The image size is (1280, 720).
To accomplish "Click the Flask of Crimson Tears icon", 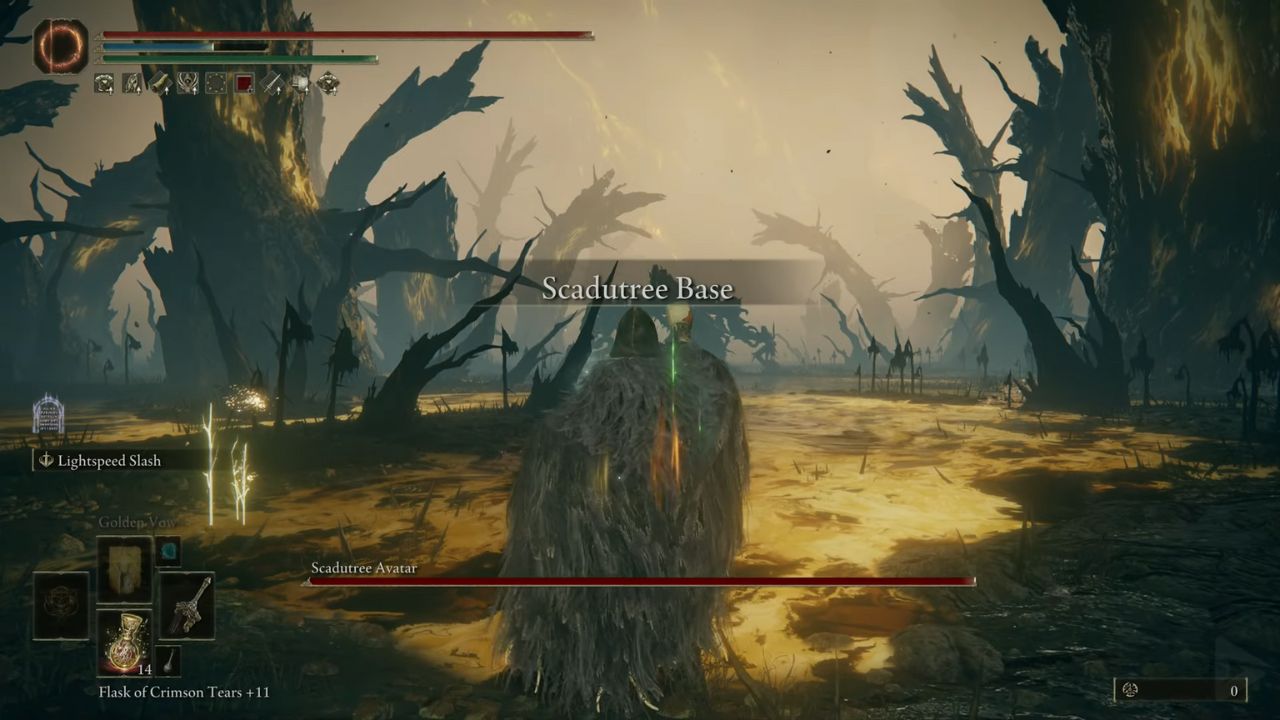I will point(127,640).
